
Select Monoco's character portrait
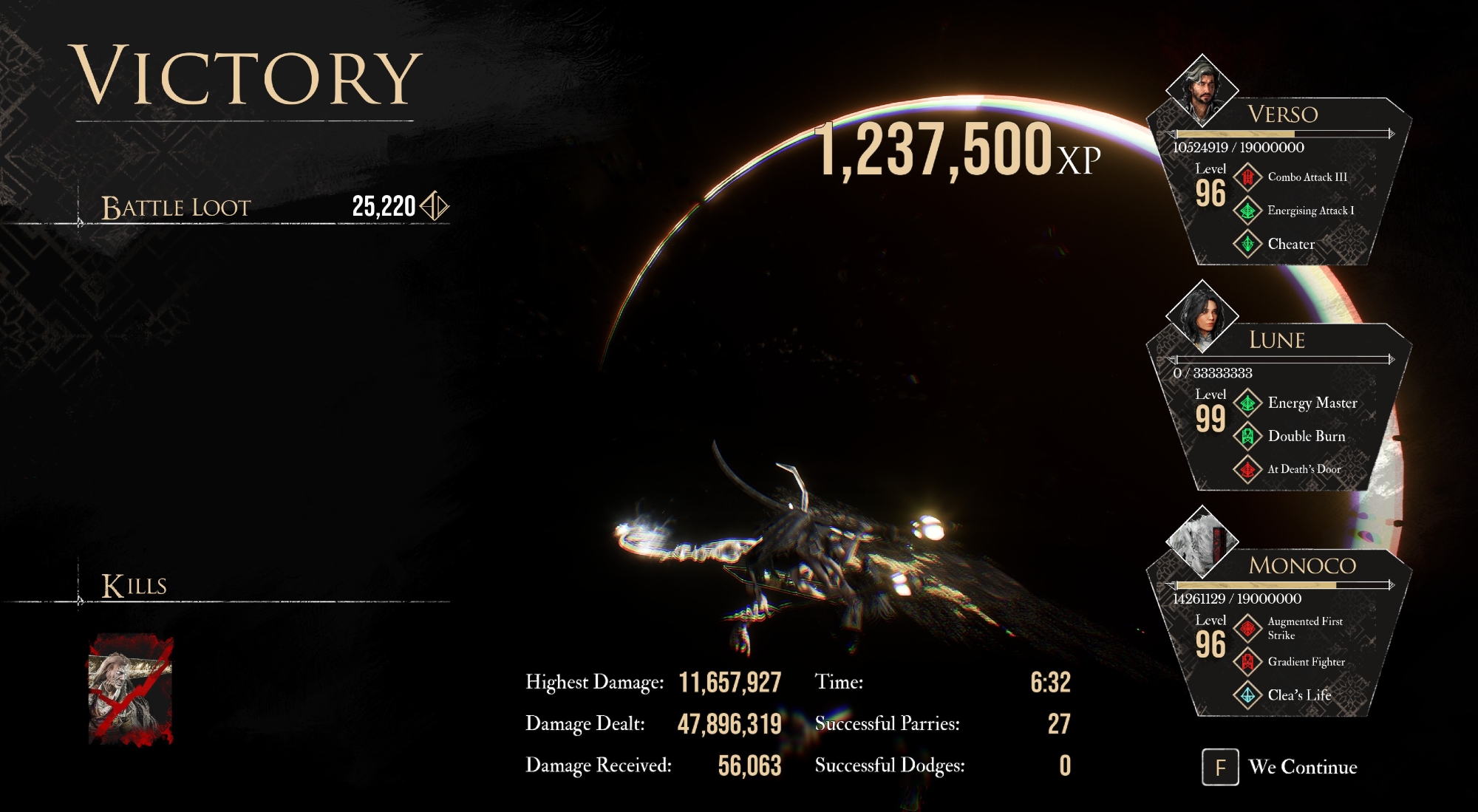point(1202,542)
